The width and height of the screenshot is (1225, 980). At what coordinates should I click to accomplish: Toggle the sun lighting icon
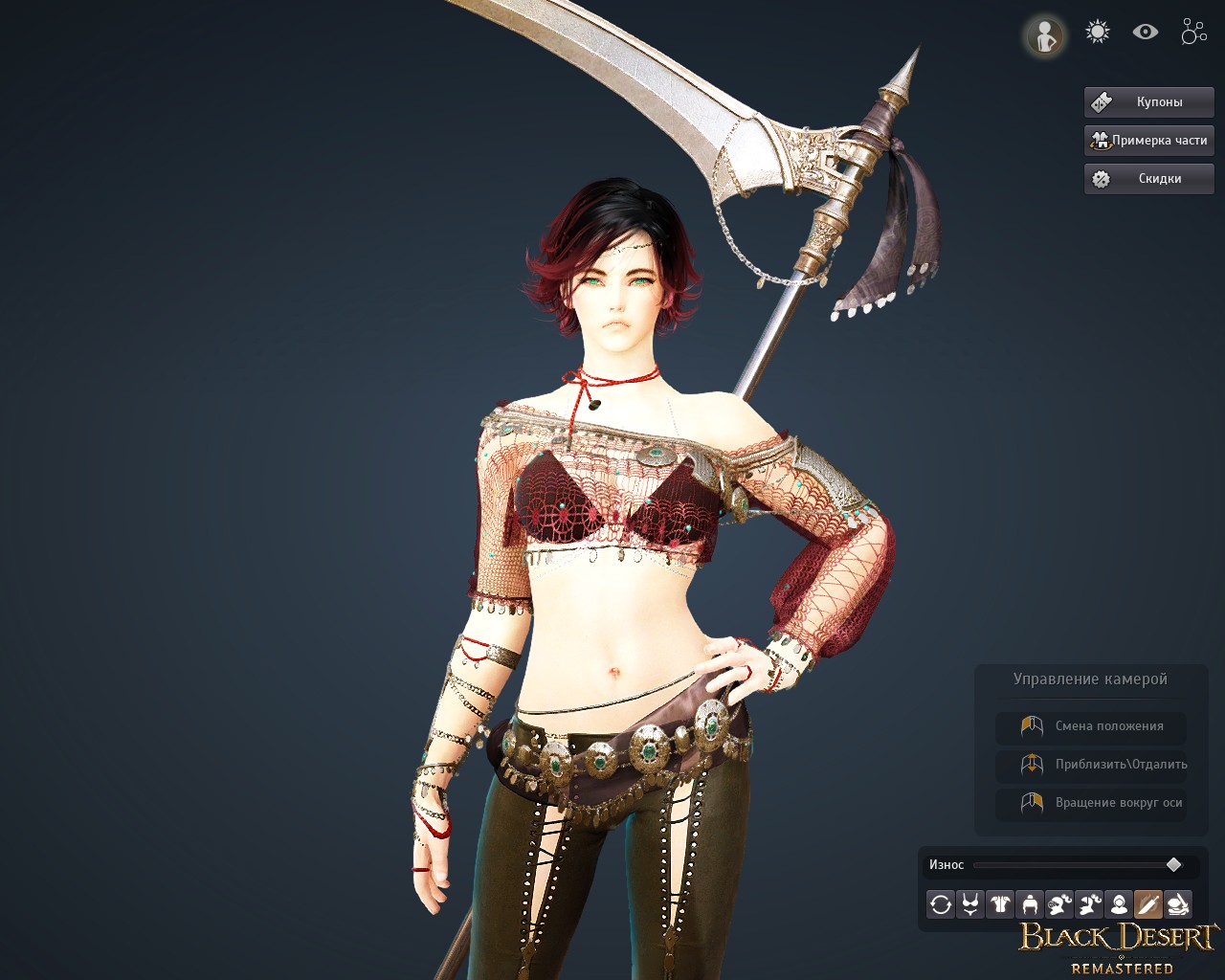pyautogui.click(x=1097, y=33)
